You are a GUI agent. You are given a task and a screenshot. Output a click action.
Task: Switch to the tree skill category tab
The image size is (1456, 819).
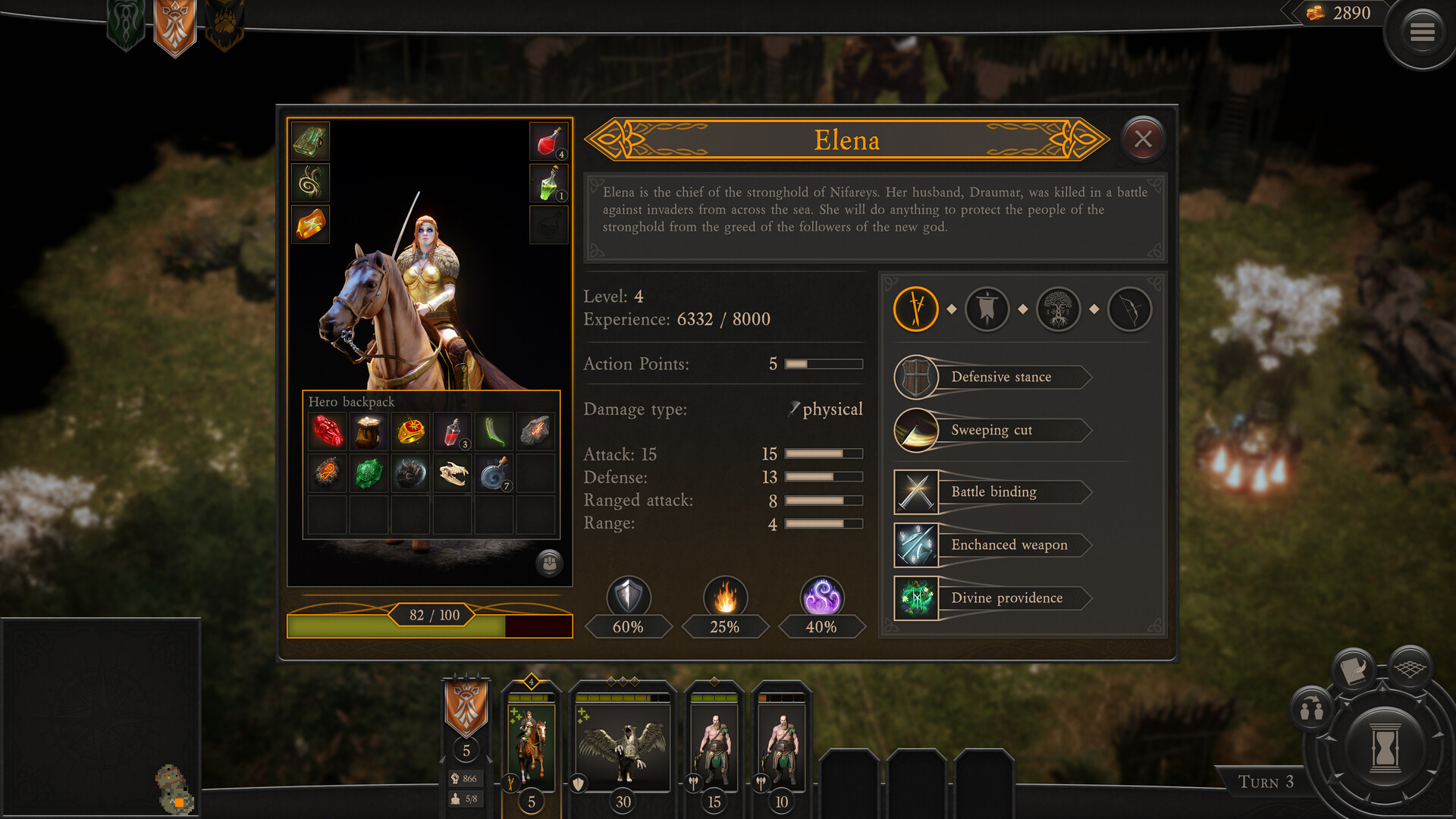(1058, 309)
